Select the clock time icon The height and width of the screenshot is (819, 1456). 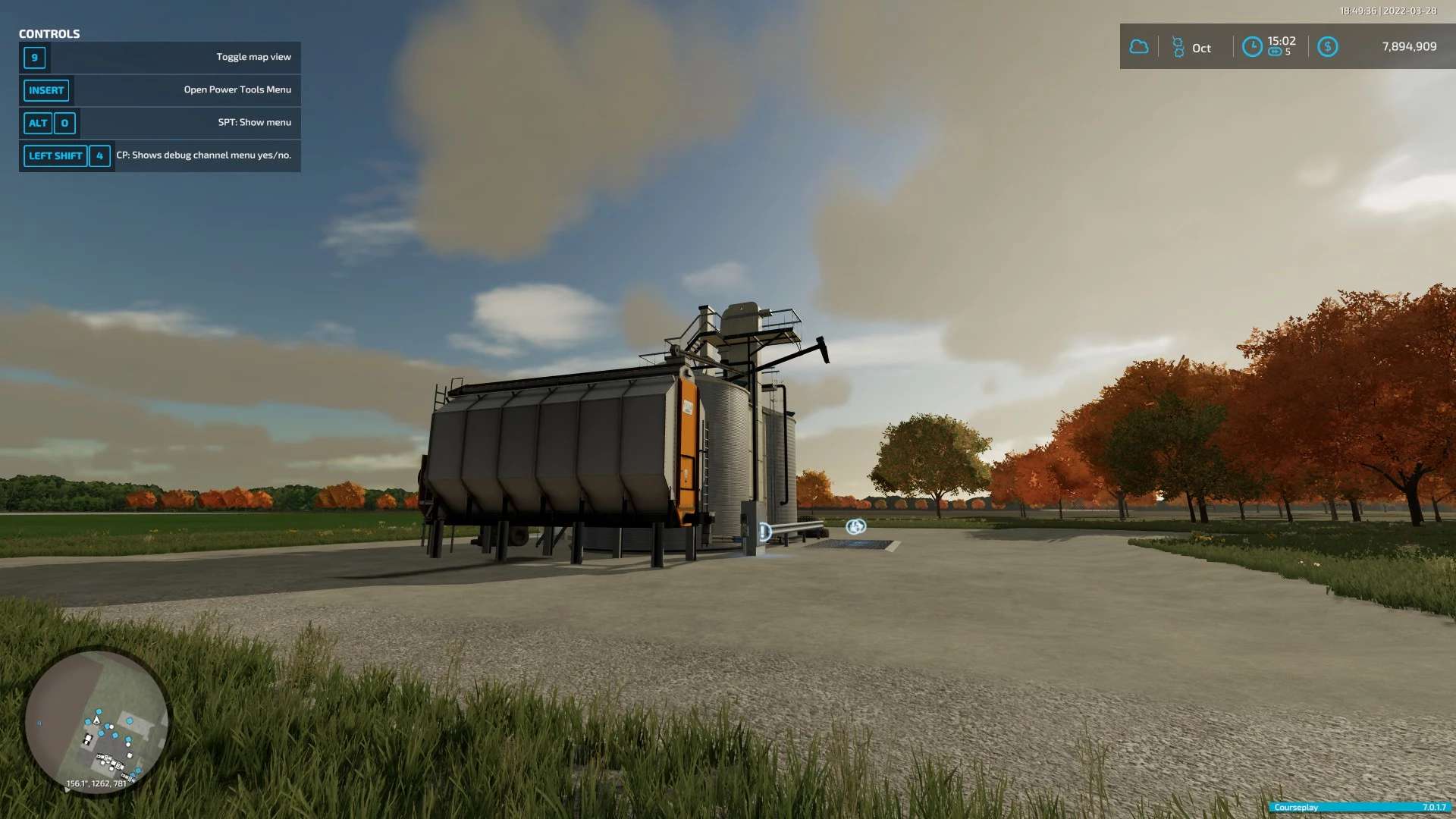[x=1252, y=47]
